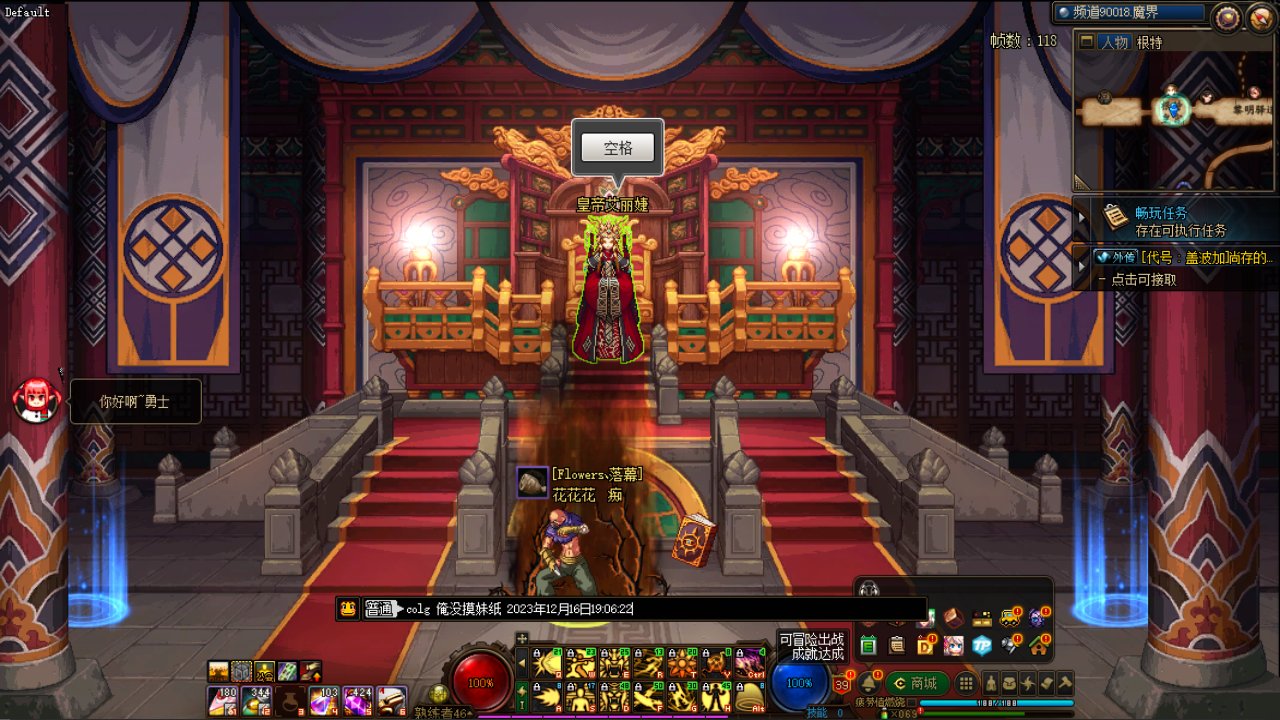Click the hammer icon in bottom menu
This screenshot has height=720, width=1280.
[x=1066, y=684]
